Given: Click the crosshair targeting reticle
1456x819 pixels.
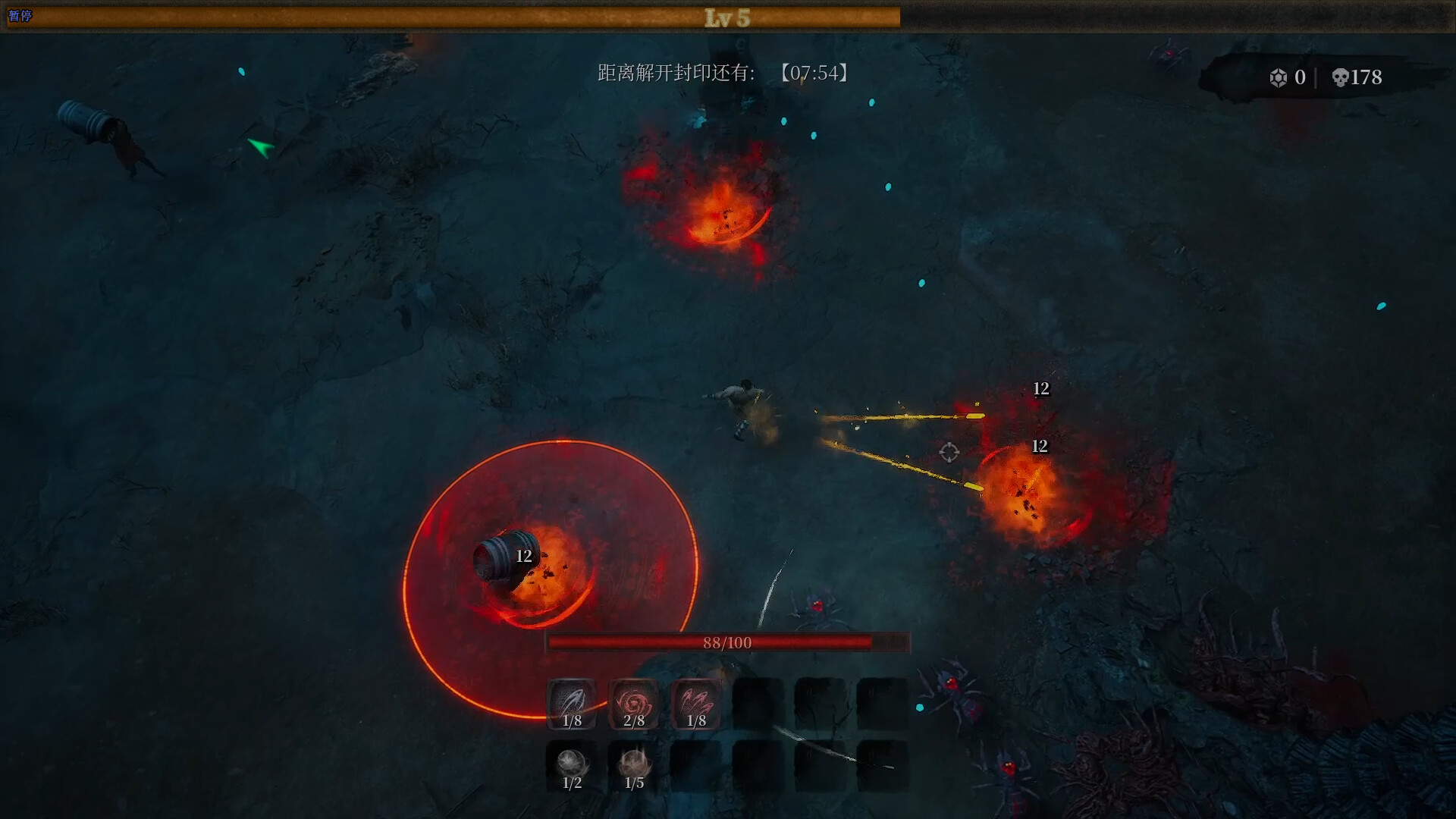Looking at the screenshot, I should pyautogui.click(x=948, y=453).
